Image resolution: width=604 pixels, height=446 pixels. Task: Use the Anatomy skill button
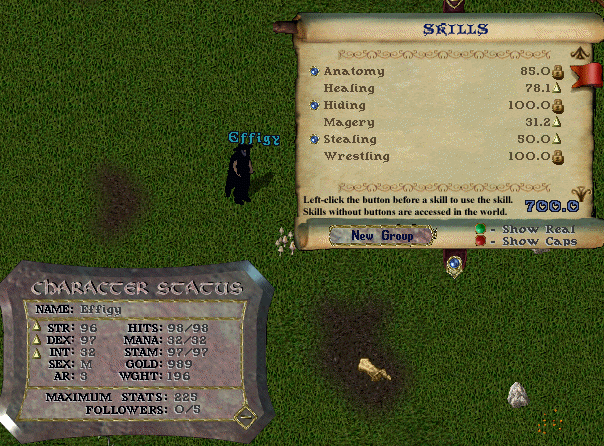pyautogui.click(x=314, y=72)
